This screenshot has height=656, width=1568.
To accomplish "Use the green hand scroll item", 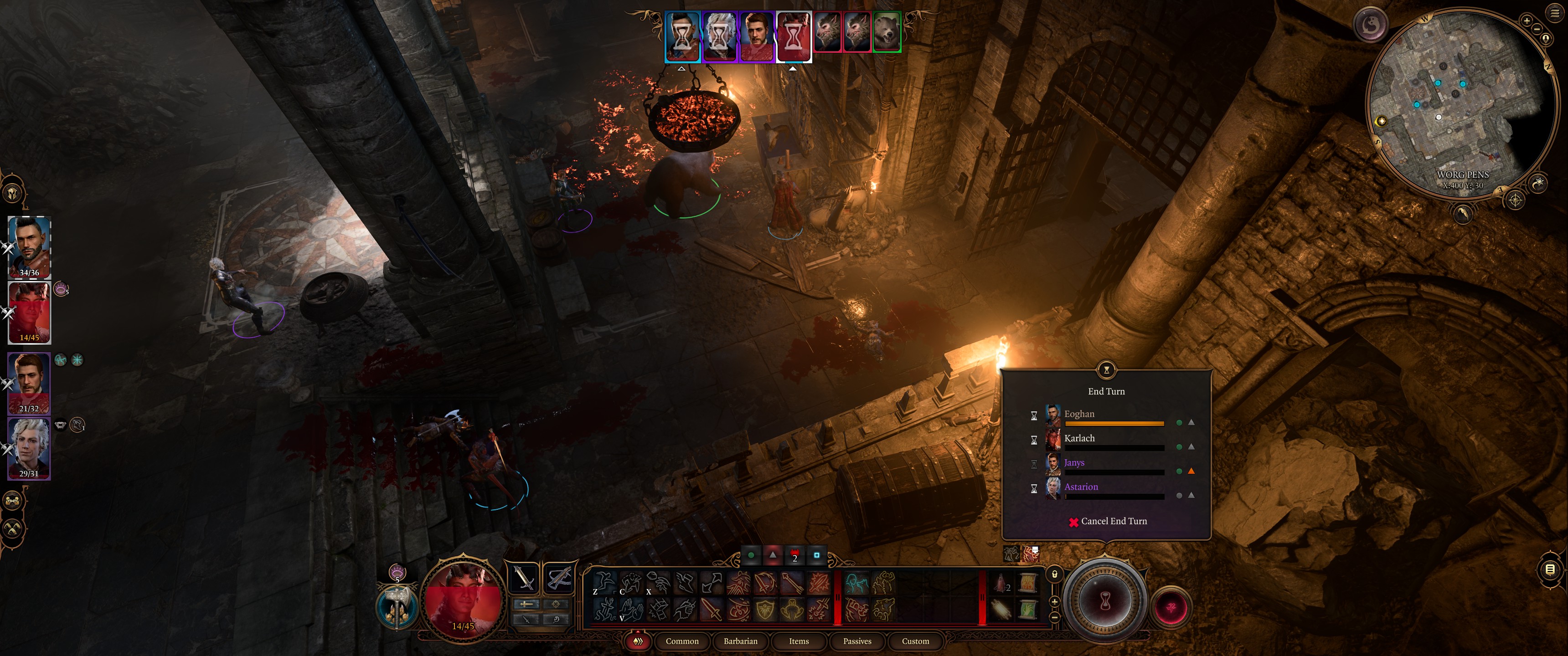I will click(x=1028, y=609).
